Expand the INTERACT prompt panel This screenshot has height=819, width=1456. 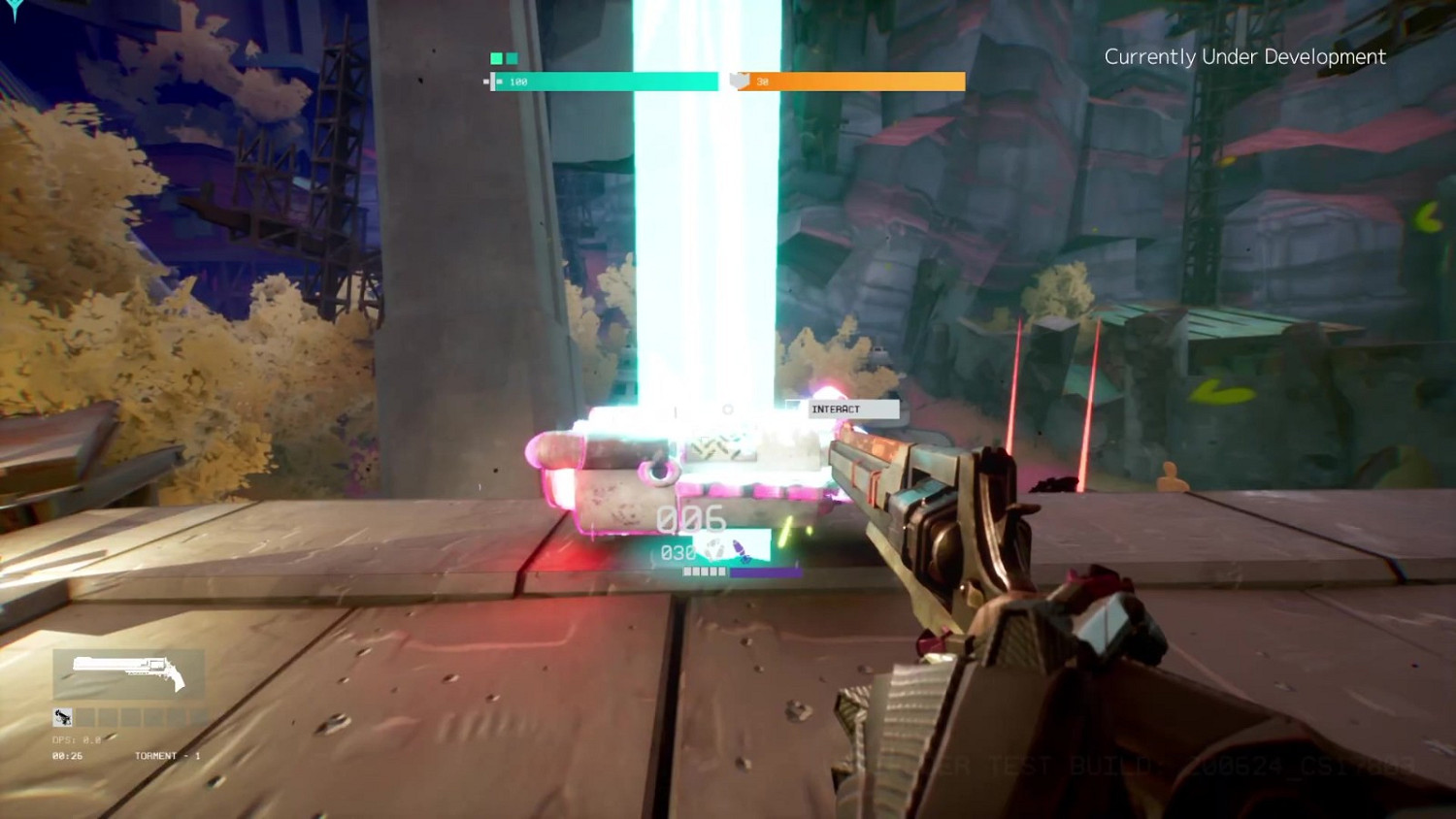pyautogui.click(x=853, y=409)
